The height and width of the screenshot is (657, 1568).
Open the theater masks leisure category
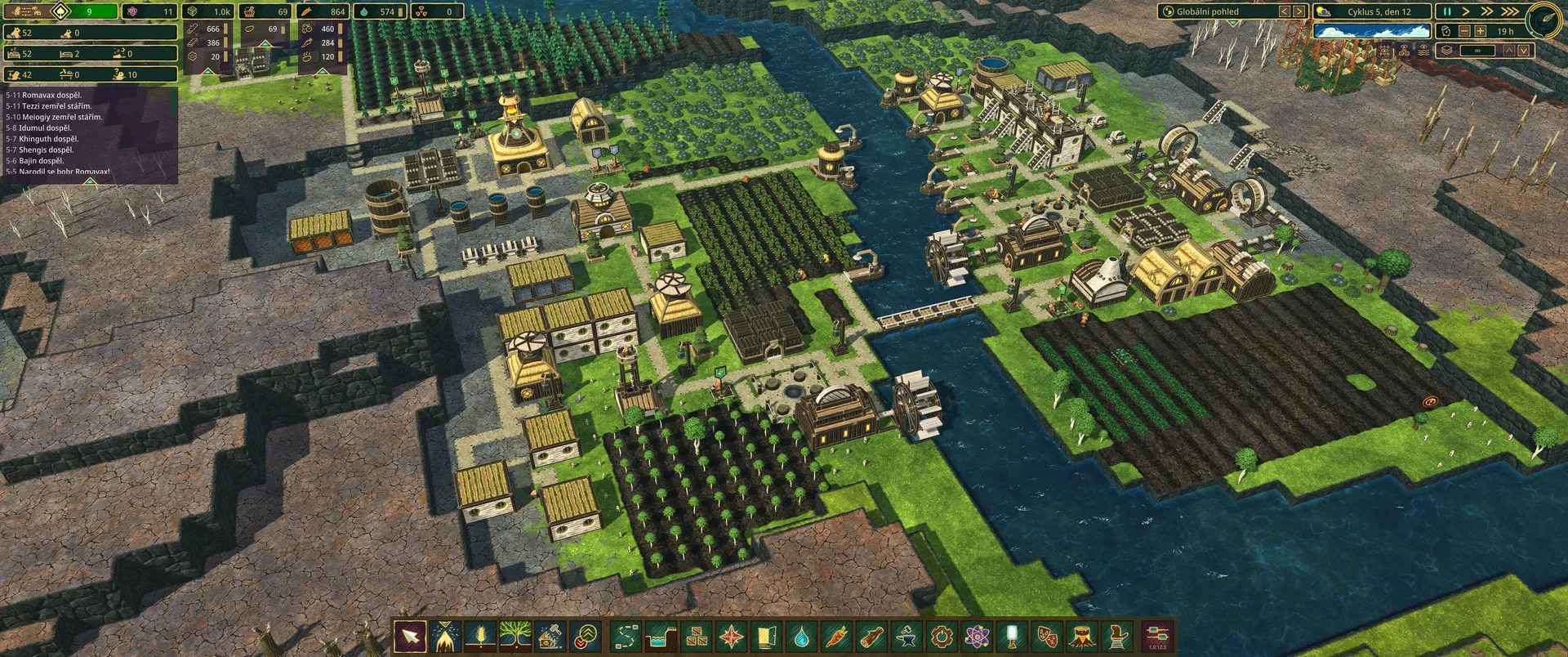tap(1047, 636)
